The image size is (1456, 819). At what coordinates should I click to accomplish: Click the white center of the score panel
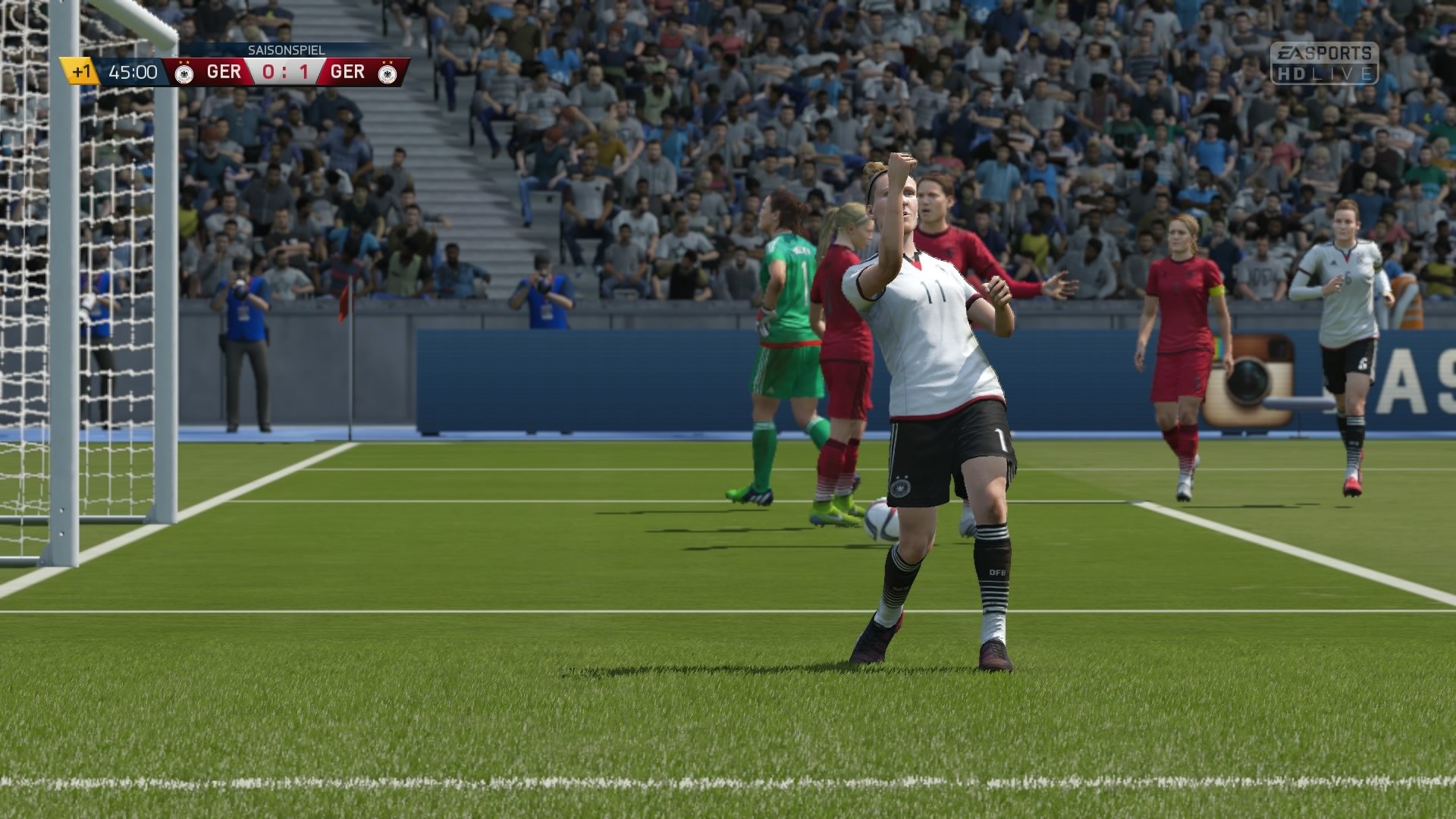pos(284,71)
